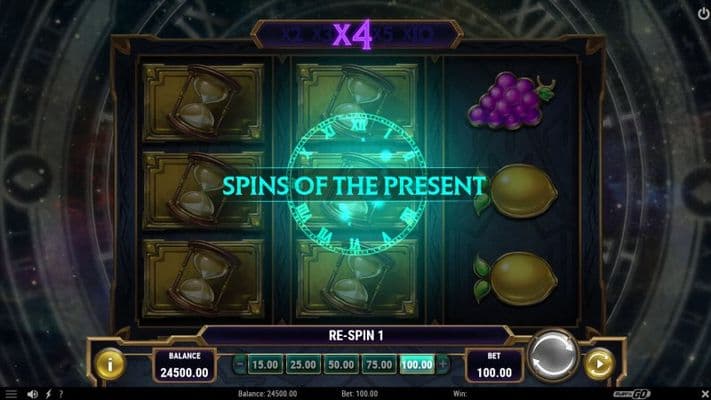Open the hamburger menu in bottom bar
This screenshot has height=400, width=711.
[9, 393]
